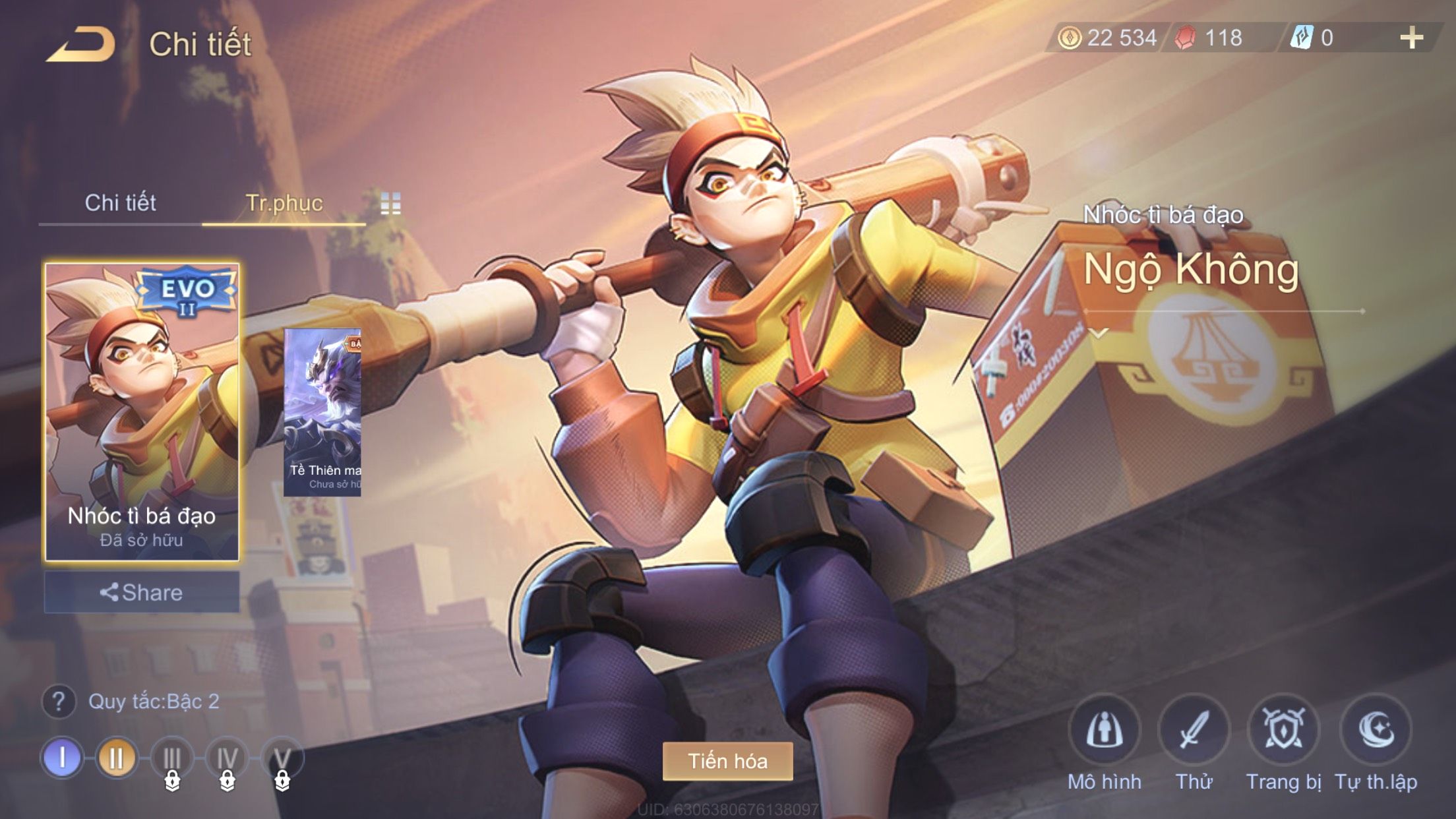The image size is (1456, 819).
Task: Open the Tr.phục skins tab
Action: [284, 202]
